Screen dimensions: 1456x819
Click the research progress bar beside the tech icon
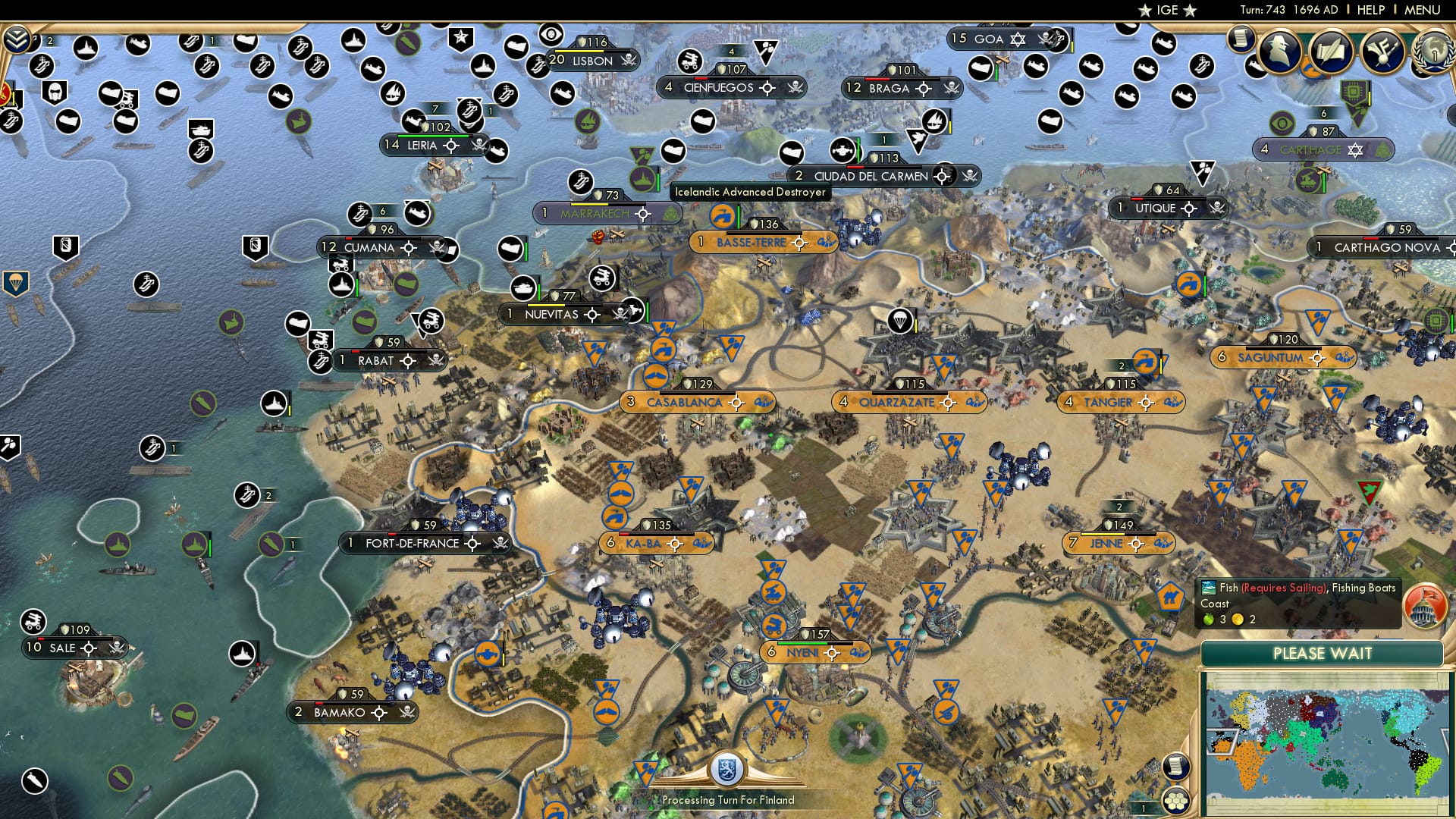point(1370,95)
